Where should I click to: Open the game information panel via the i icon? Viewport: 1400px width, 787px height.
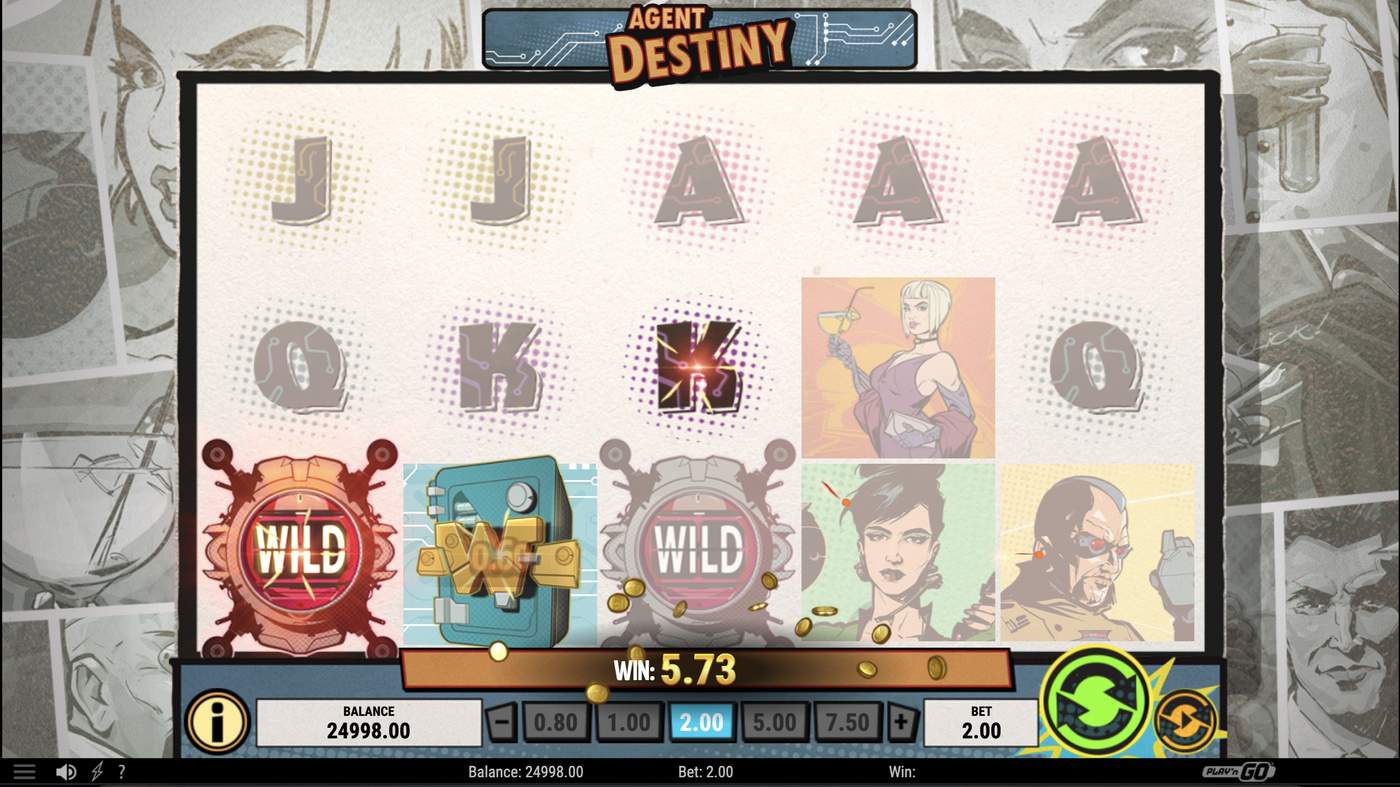tap(218, 722)
